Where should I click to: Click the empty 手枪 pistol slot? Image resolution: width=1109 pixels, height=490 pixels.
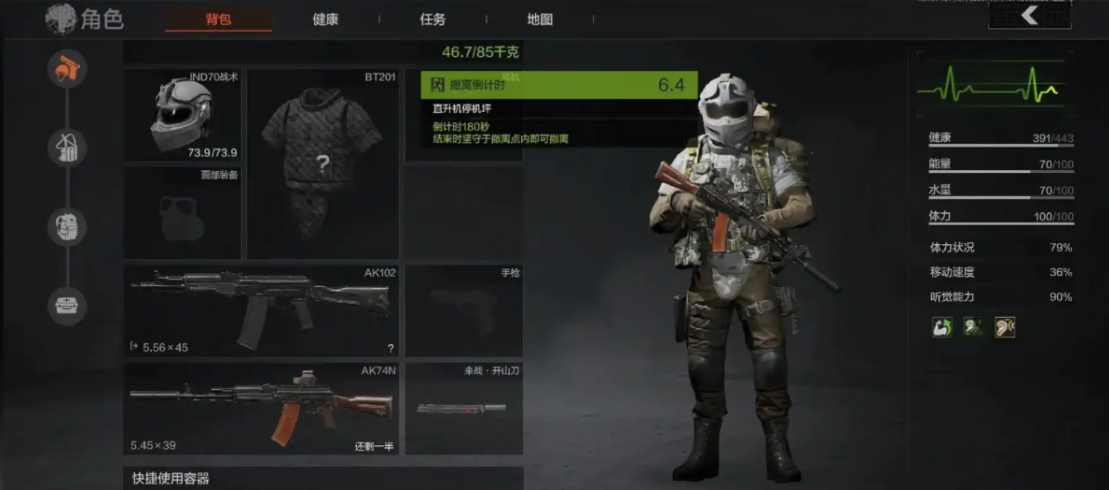(463, 310)
